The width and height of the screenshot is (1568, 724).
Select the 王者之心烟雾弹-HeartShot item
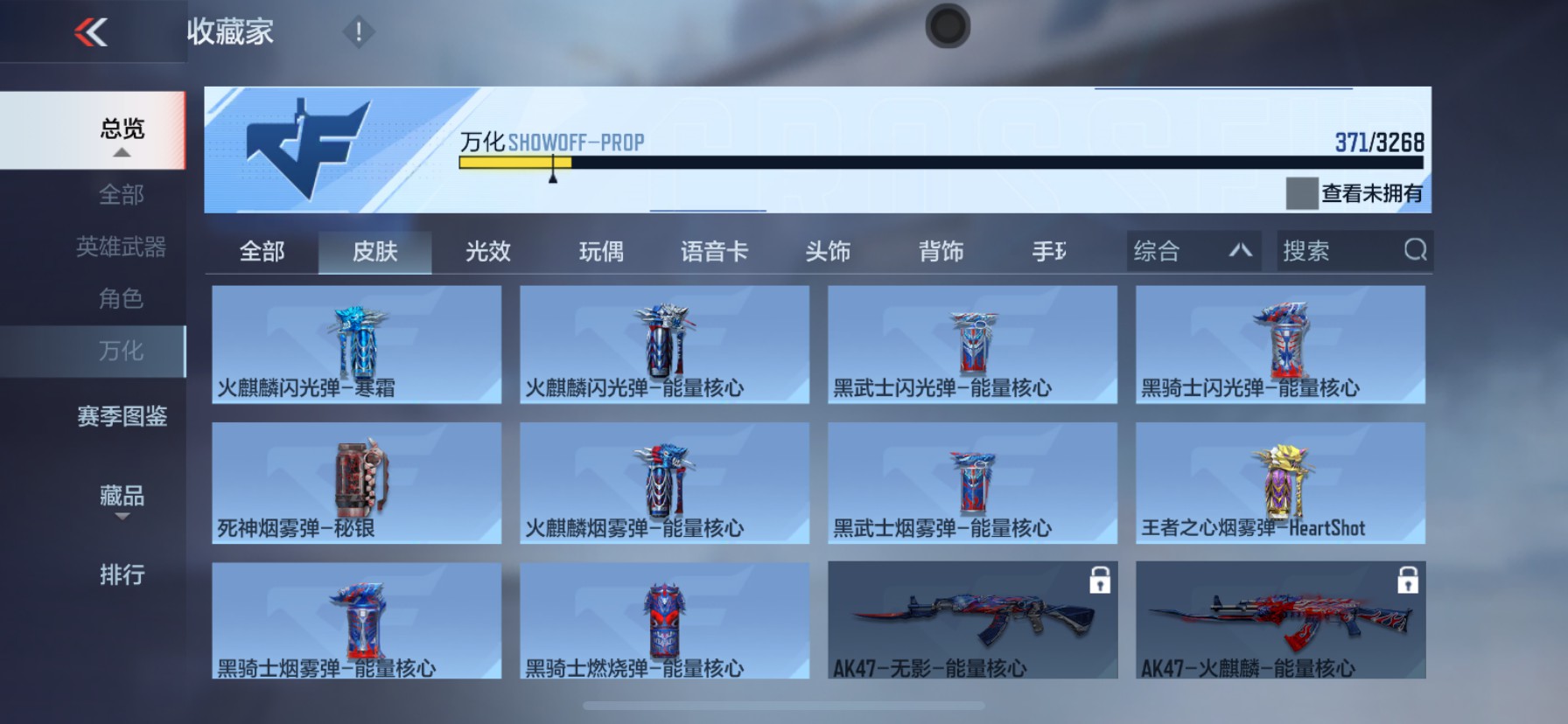[x=1280, y=483]
